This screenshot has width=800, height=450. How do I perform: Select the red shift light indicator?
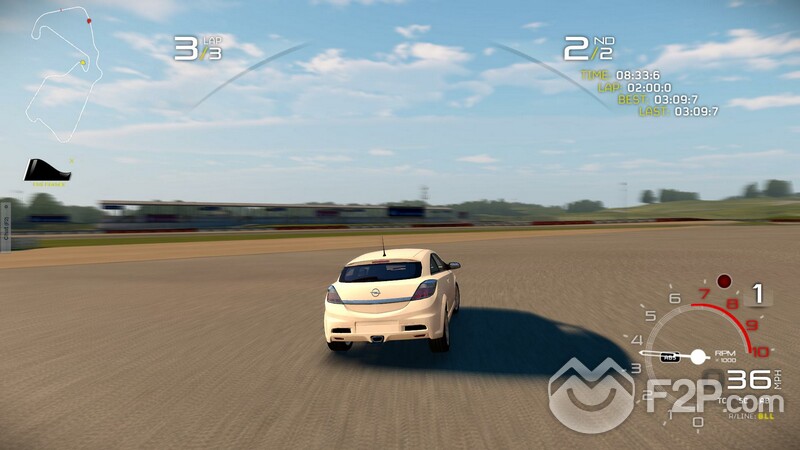[x=724, y=281]
